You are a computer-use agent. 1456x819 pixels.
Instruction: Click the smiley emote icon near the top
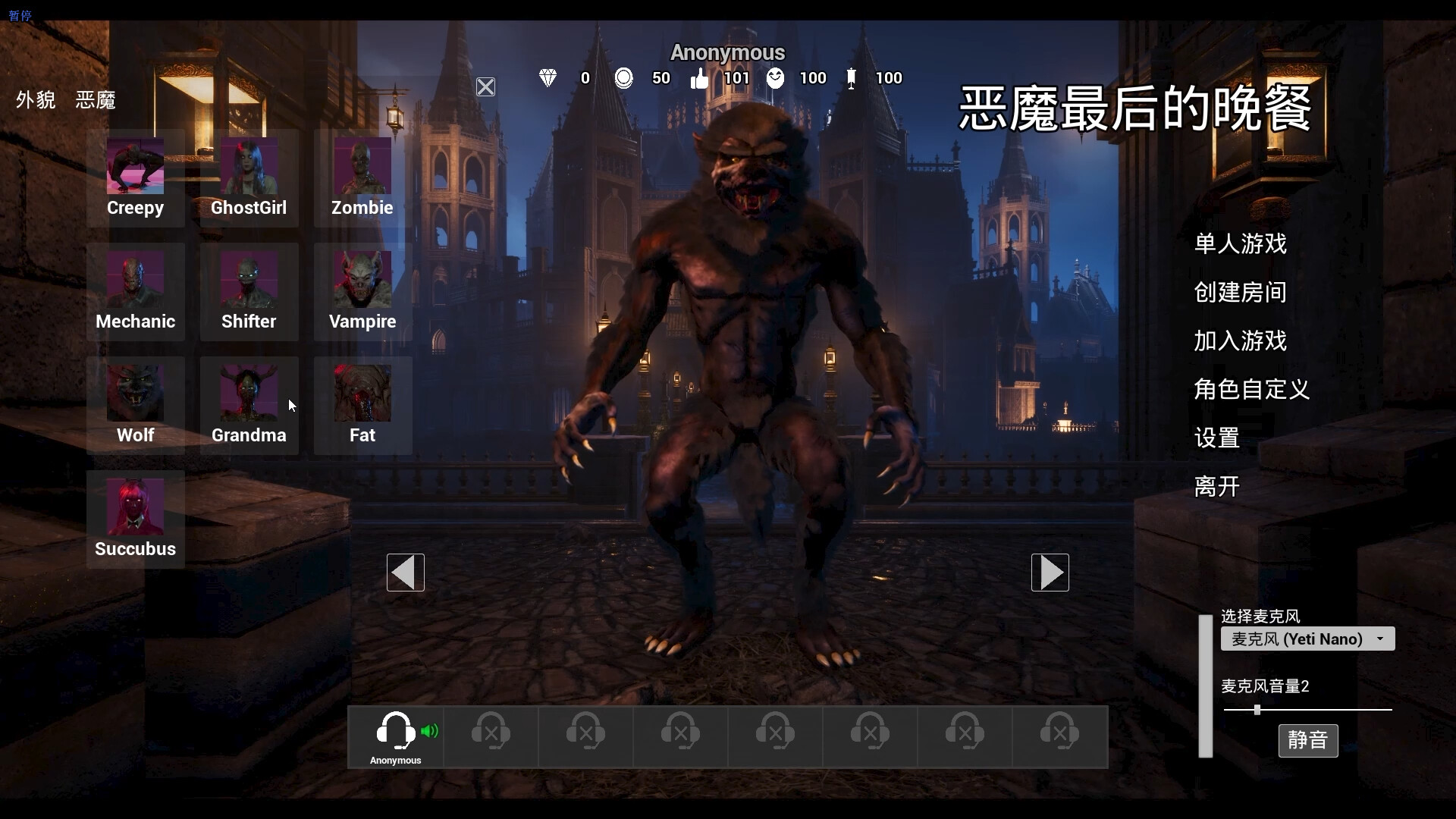776,78
